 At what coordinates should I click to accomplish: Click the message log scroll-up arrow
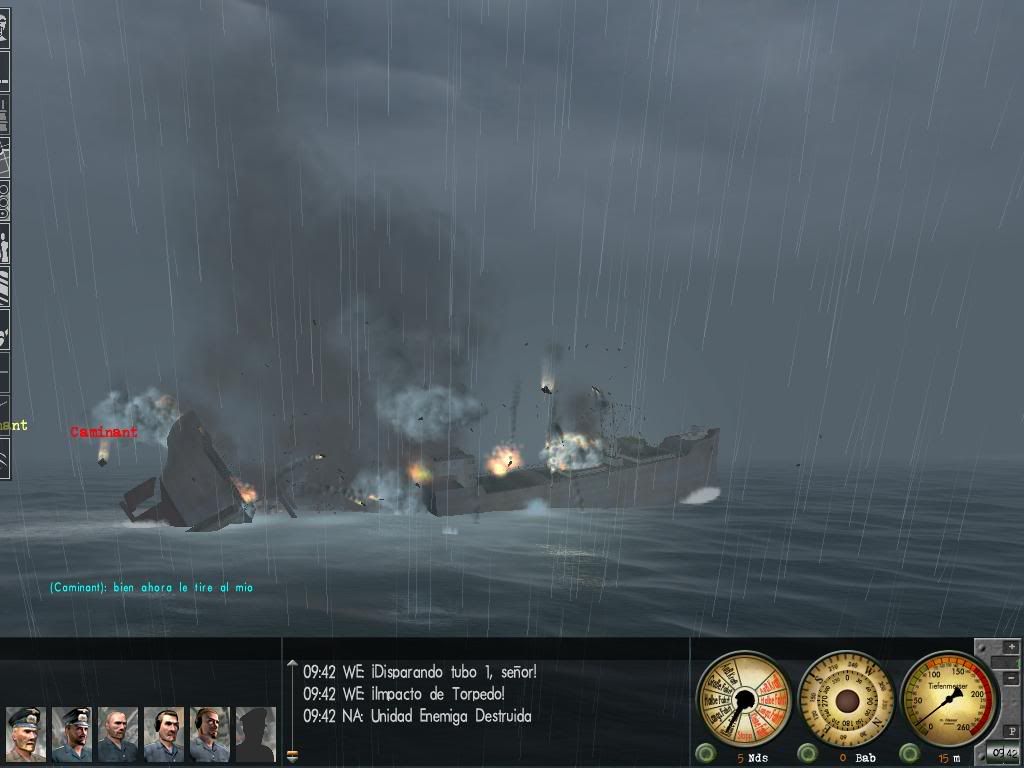point(292,664)
